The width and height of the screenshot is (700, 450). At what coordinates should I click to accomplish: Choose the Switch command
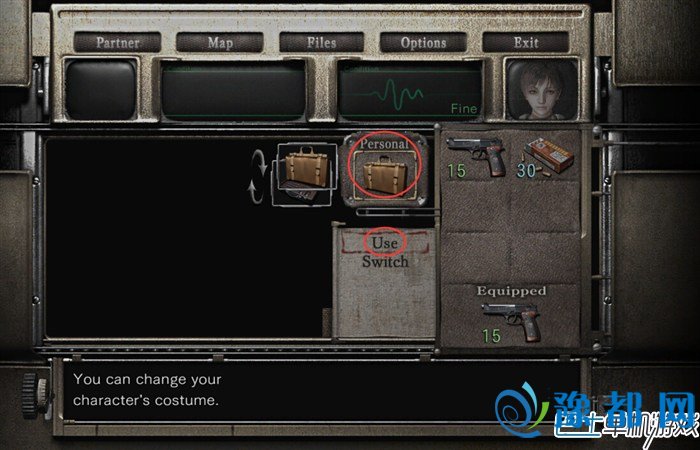pos(385,261)
